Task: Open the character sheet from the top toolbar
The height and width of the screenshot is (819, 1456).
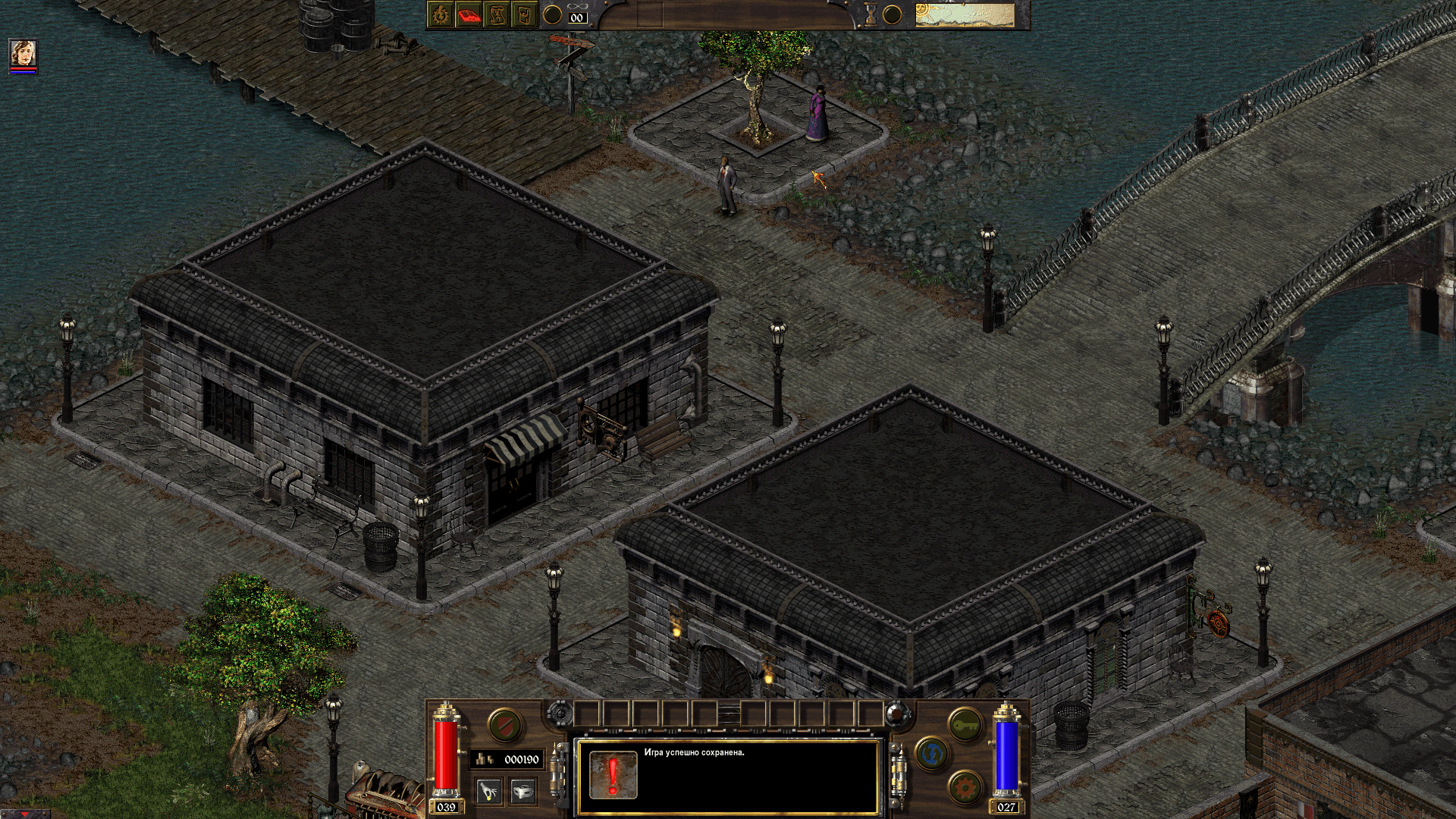Action: click(440, 15)
